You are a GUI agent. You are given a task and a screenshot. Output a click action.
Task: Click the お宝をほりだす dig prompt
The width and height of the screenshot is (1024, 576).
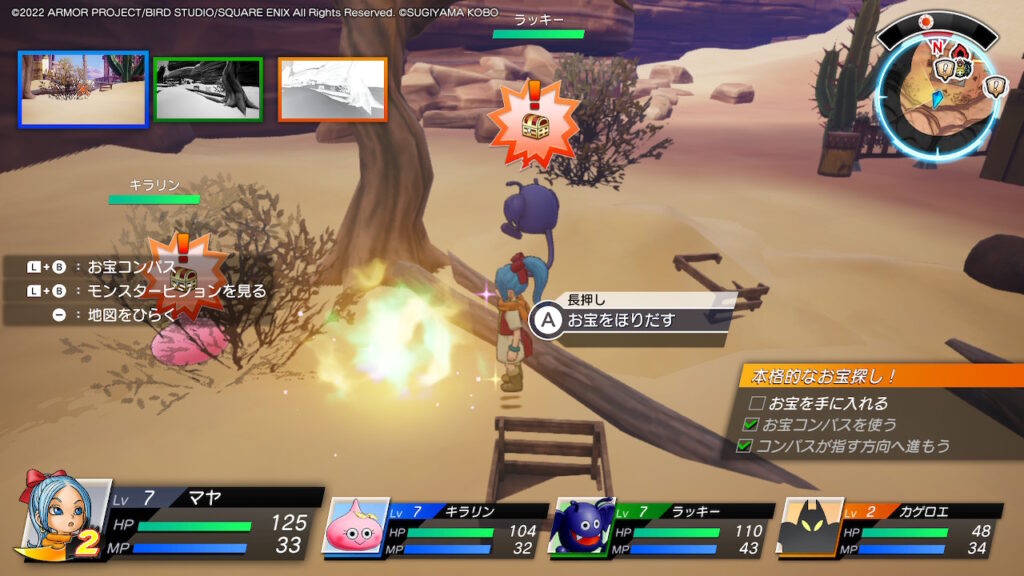pos(620,320)
